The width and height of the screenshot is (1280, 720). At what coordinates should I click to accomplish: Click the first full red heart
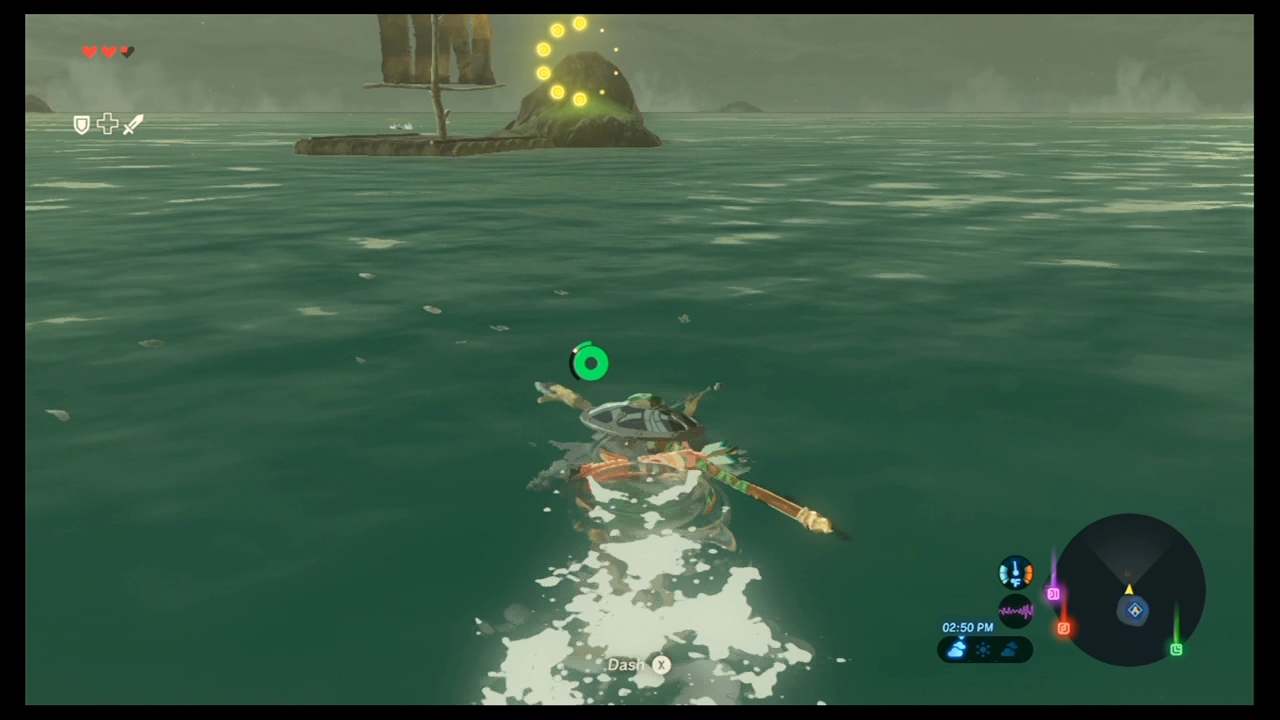pyautogui.click(x=89, y=51)
